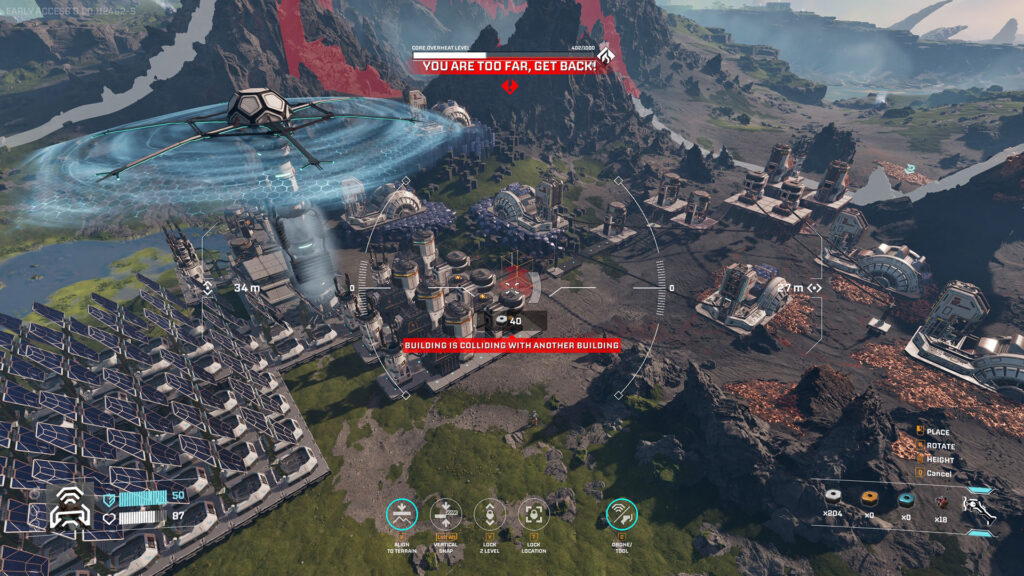The image size is (1024, 576).
Task: Switch the Drone/Tool mode icon
Action: tap(621, 514)
